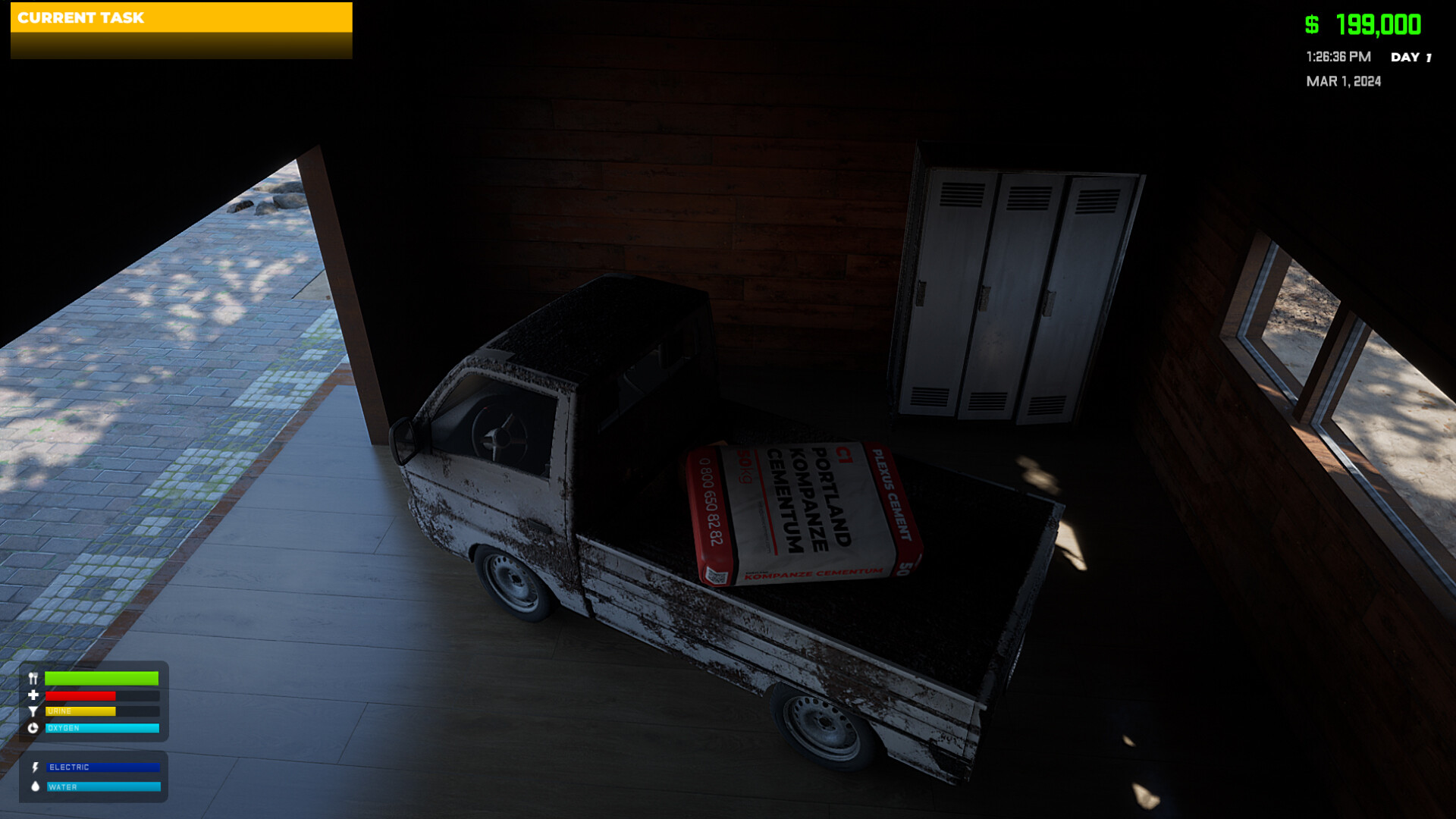
Task: Expand the DAY 1 indicator
Action: (1410, 57)
